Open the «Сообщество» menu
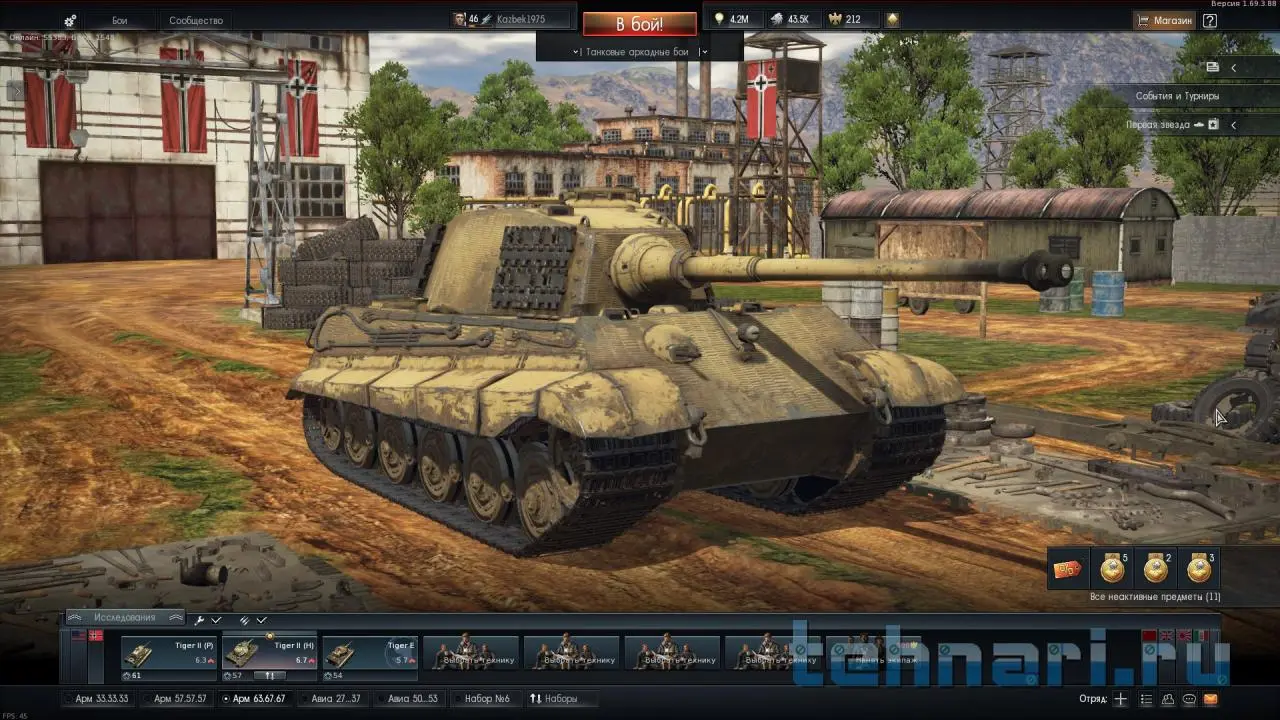 point(196,20)
